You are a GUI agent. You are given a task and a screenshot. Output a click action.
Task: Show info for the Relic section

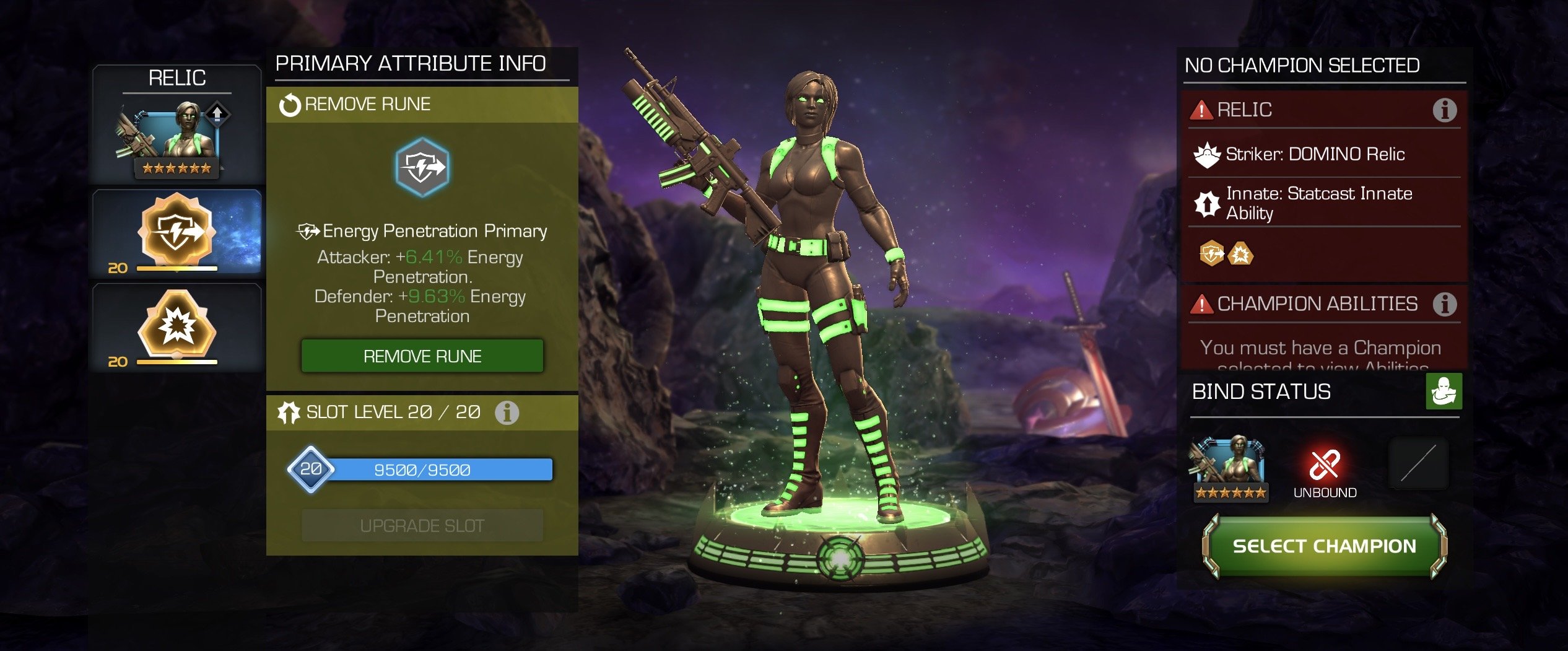point(1444,110)
